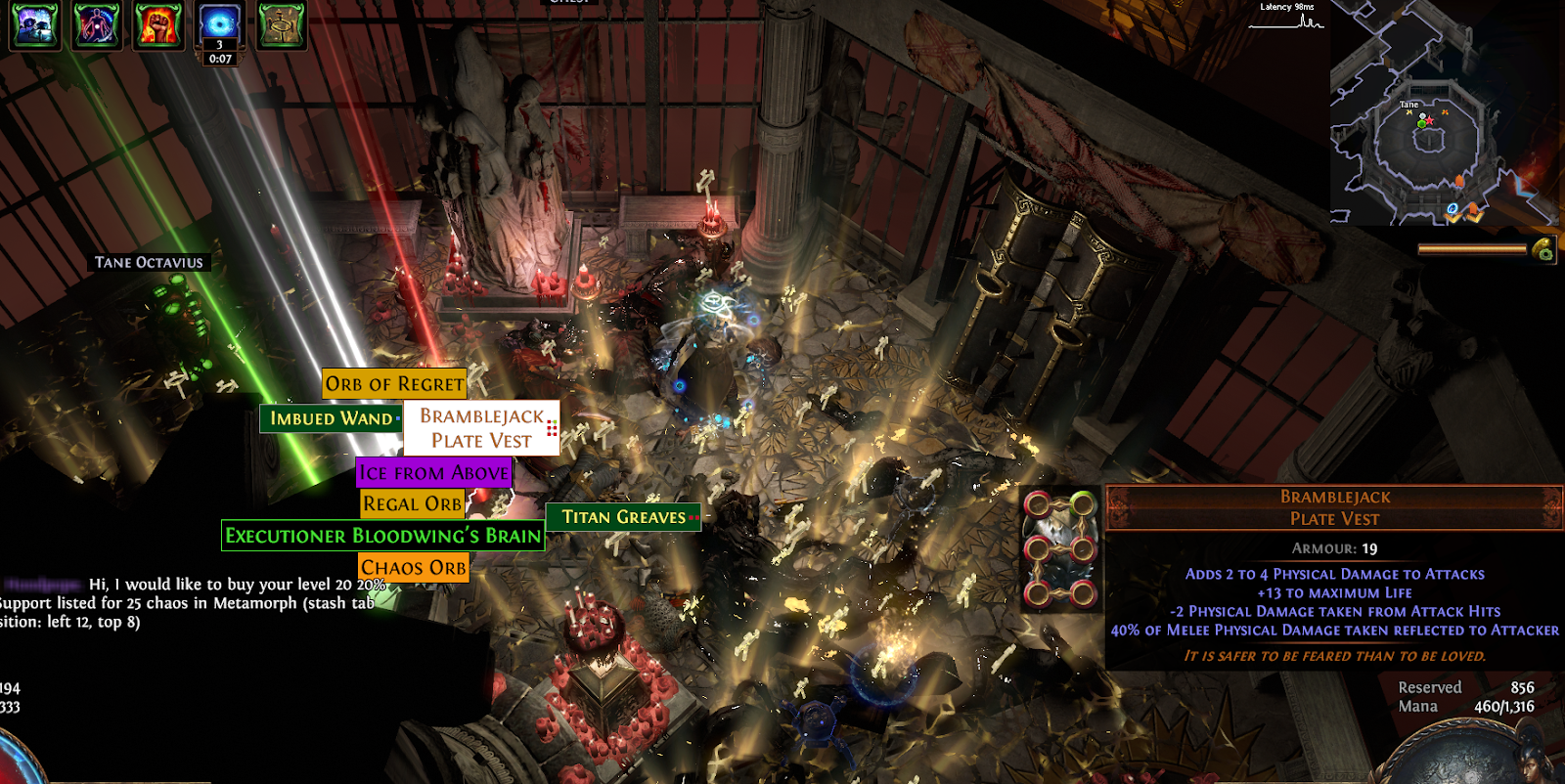Pick up the Orb of Regret label

tap(394, 384)
